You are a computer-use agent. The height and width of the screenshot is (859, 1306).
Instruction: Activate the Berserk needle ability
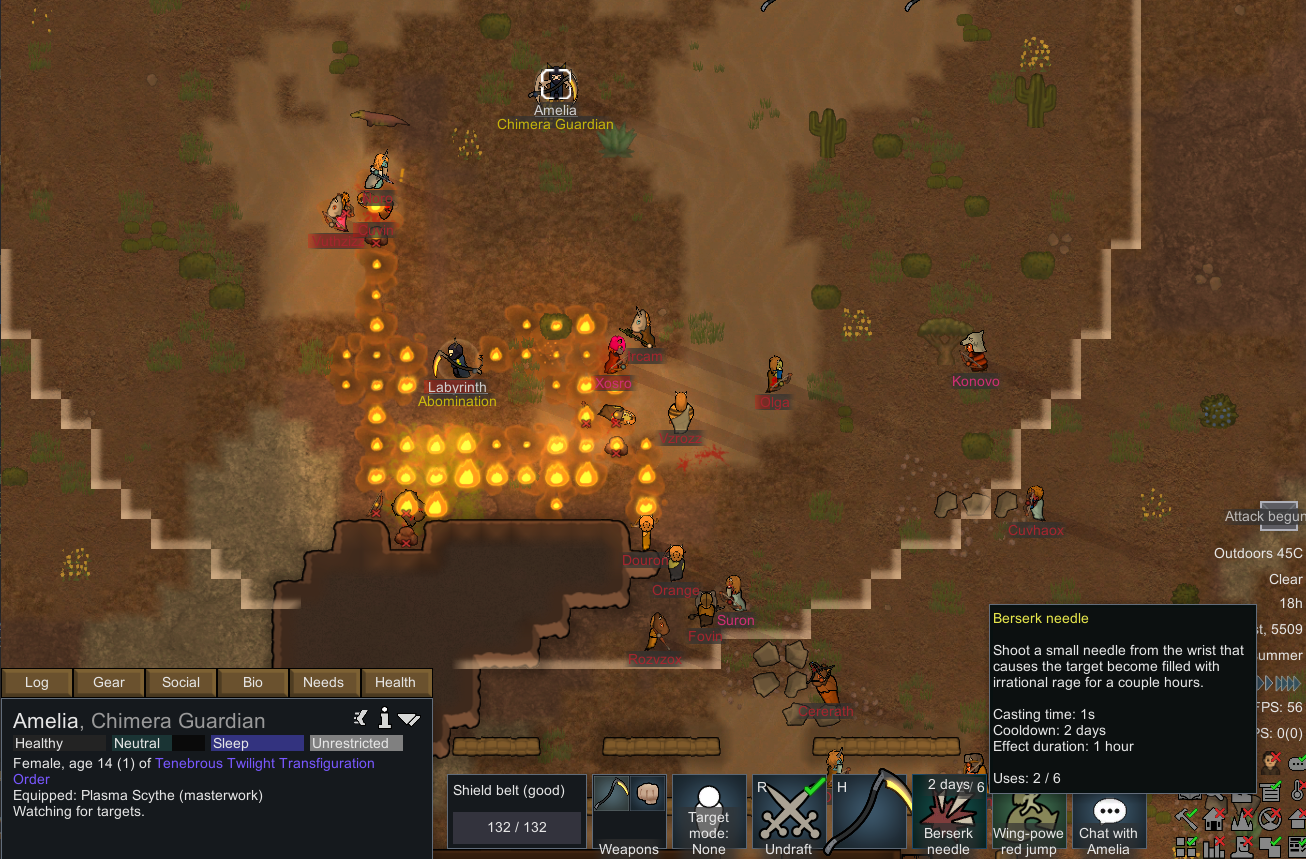948,815
